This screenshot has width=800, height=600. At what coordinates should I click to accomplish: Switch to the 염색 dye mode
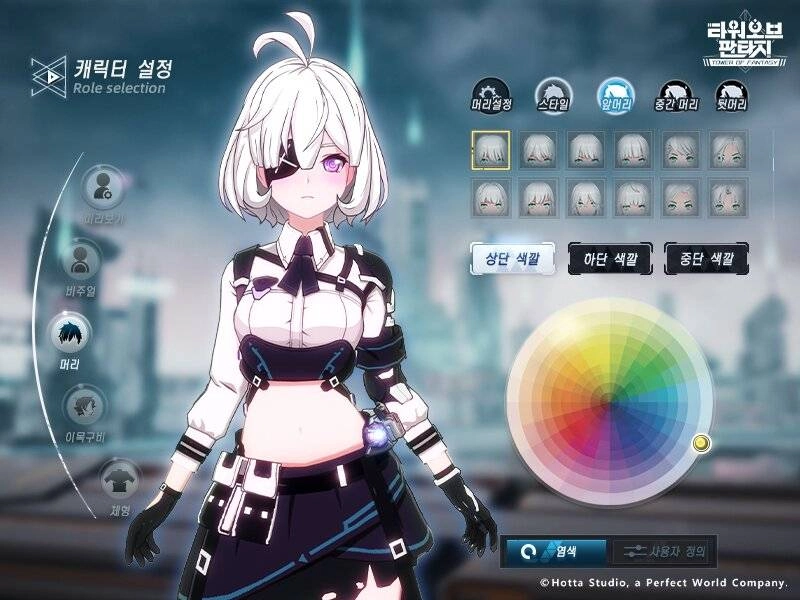click(555, 550)
